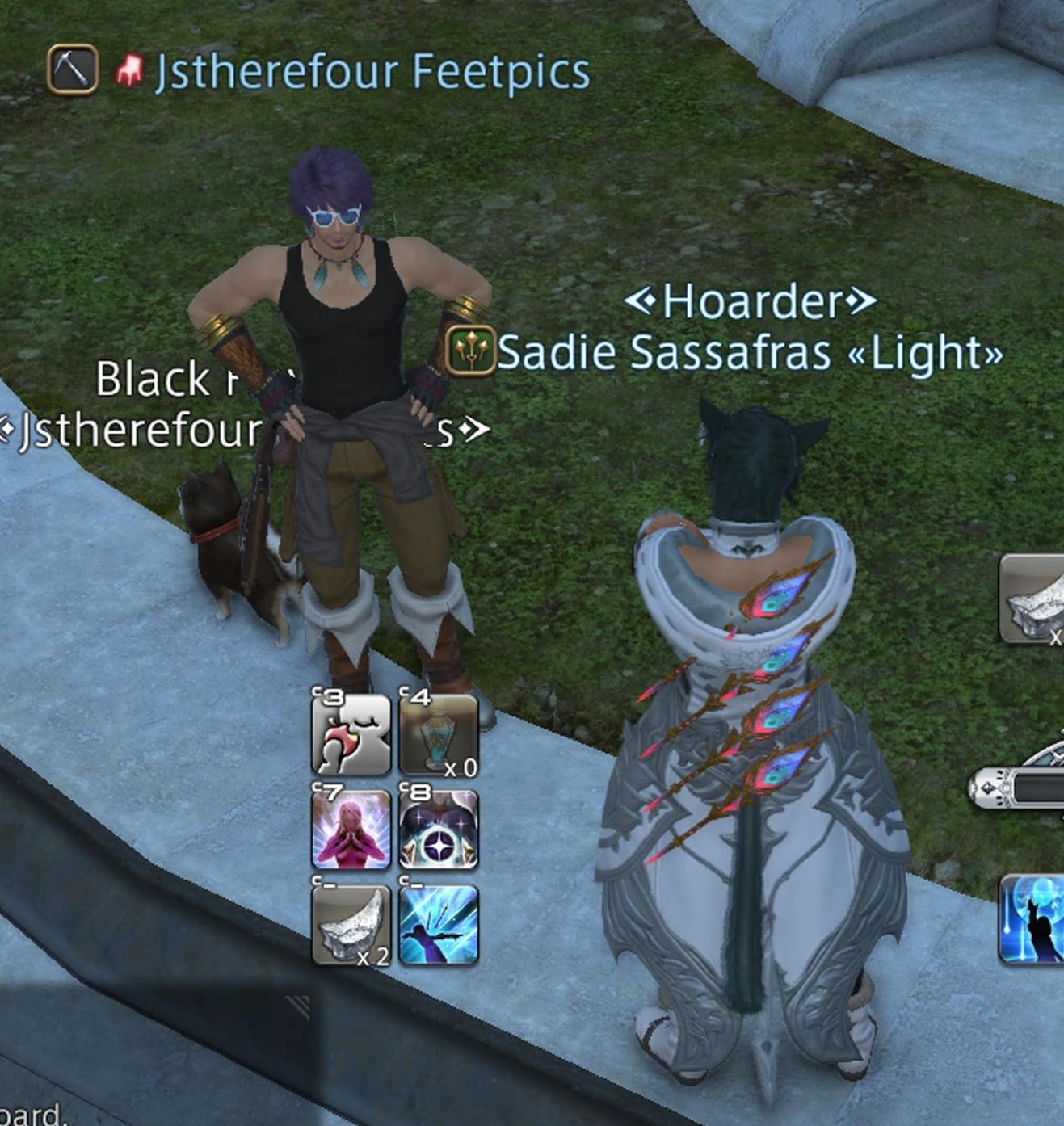Activate the pink praying woman ability

pos(351,830)
